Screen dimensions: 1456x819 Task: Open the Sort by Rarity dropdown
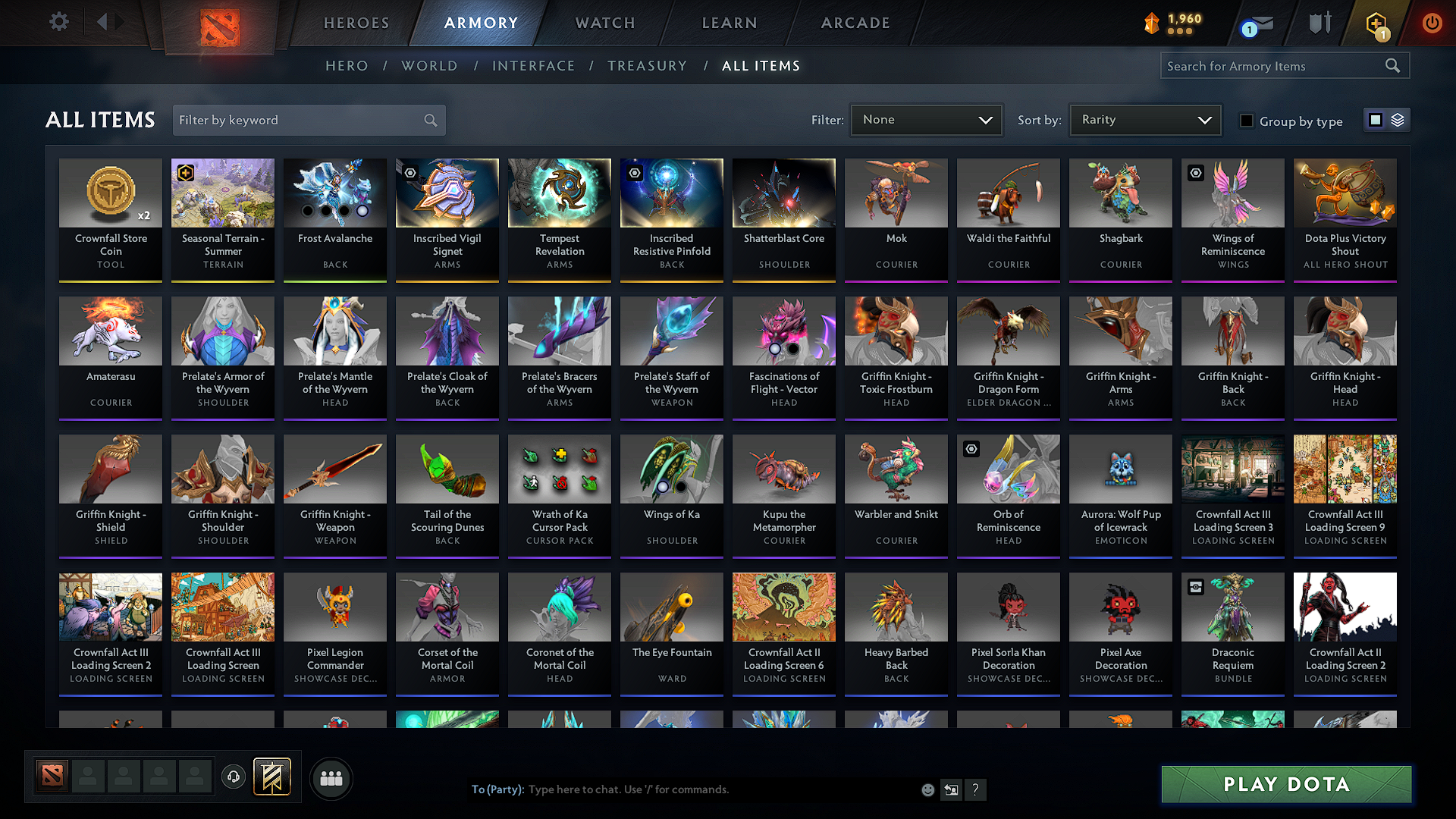(x=1144, y=120)
